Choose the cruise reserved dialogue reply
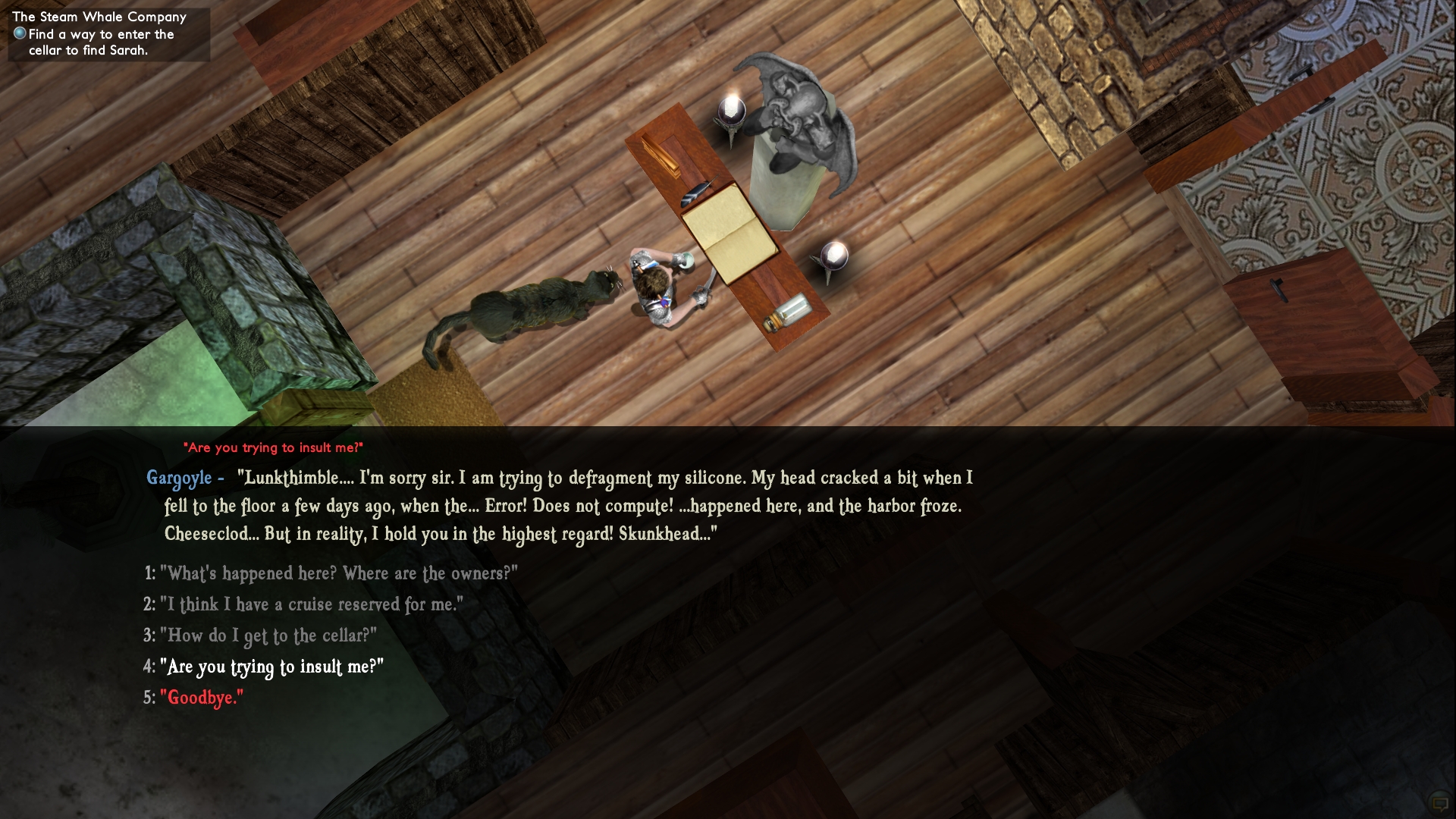This screenshot has height=819, width=1456. 311,604
